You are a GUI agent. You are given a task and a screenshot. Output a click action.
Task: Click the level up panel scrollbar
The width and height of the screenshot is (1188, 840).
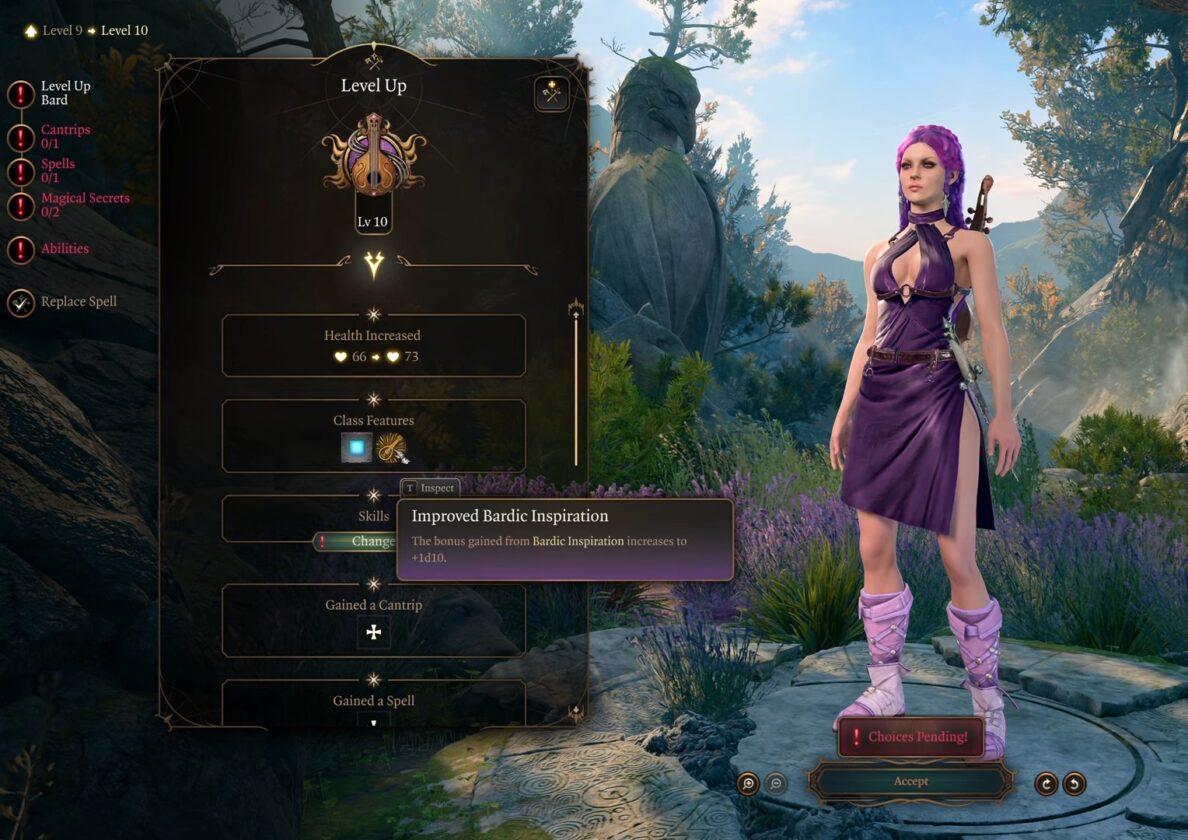(x=575, y=385)
